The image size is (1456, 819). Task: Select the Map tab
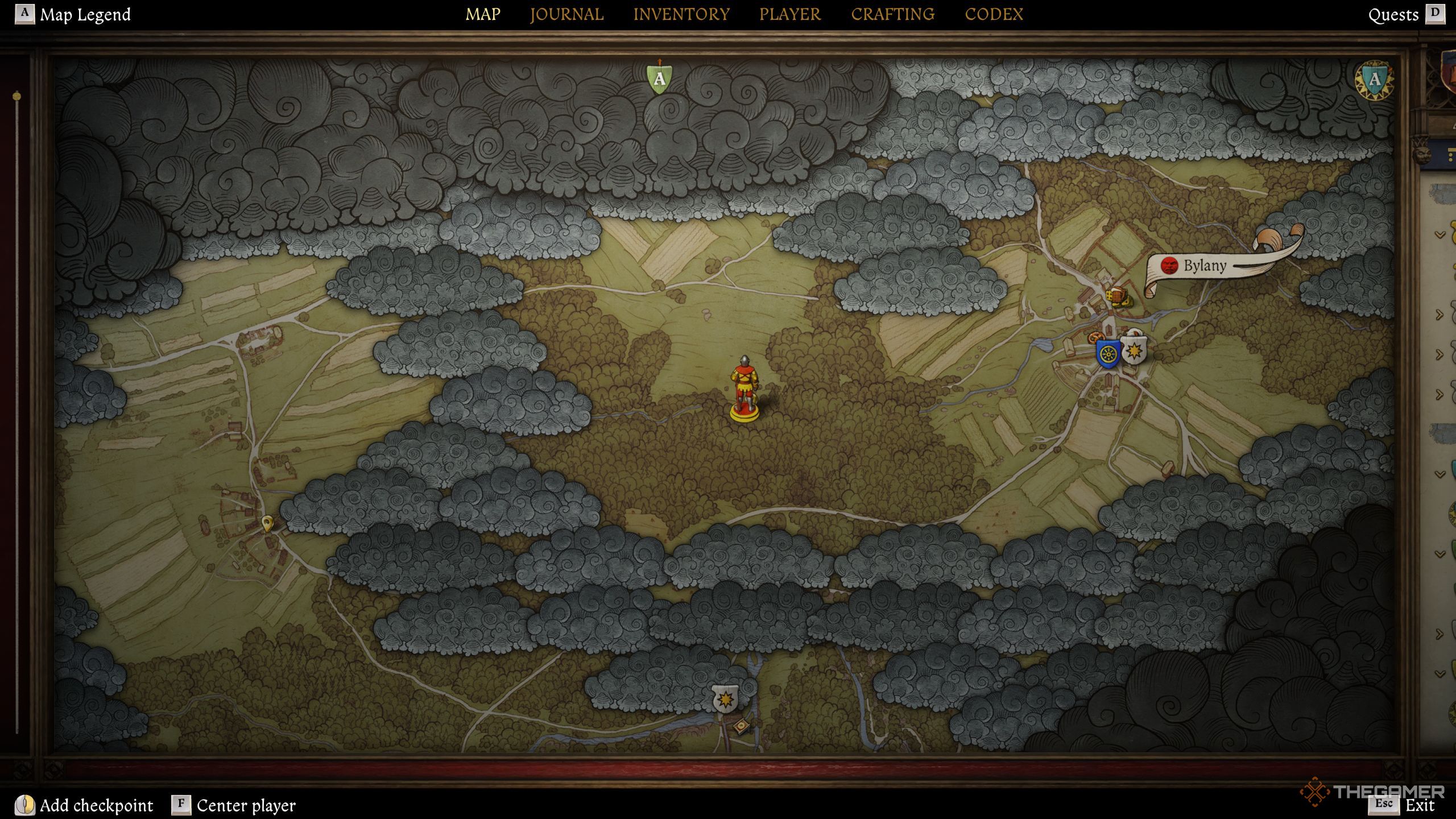tap(483, 14)
